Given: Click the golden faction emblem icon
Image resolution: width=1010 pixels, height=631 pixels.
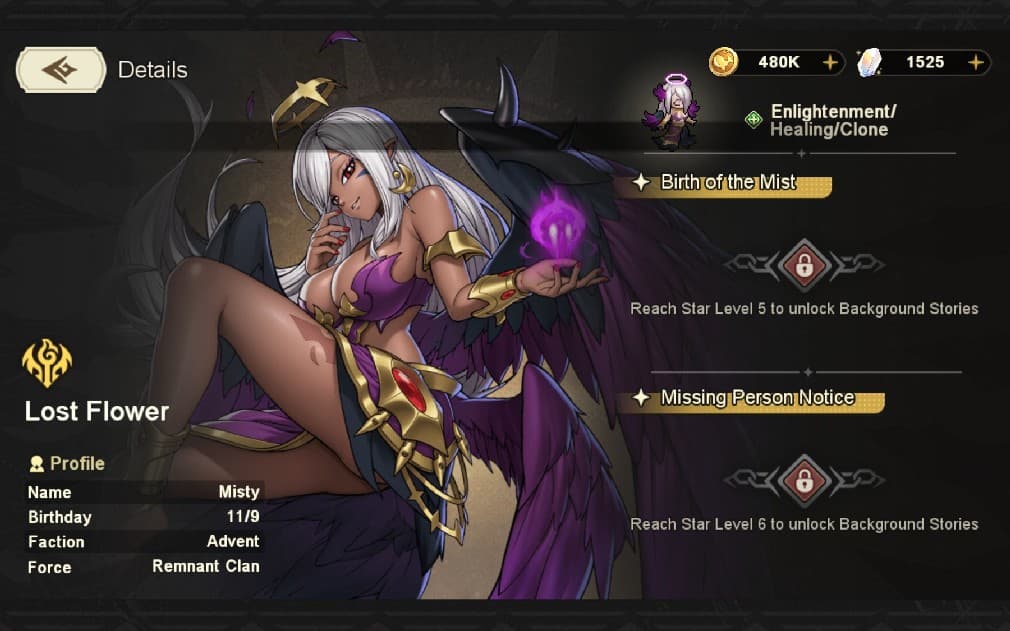Looking at the screenshot, I should [x=47, y=363].
